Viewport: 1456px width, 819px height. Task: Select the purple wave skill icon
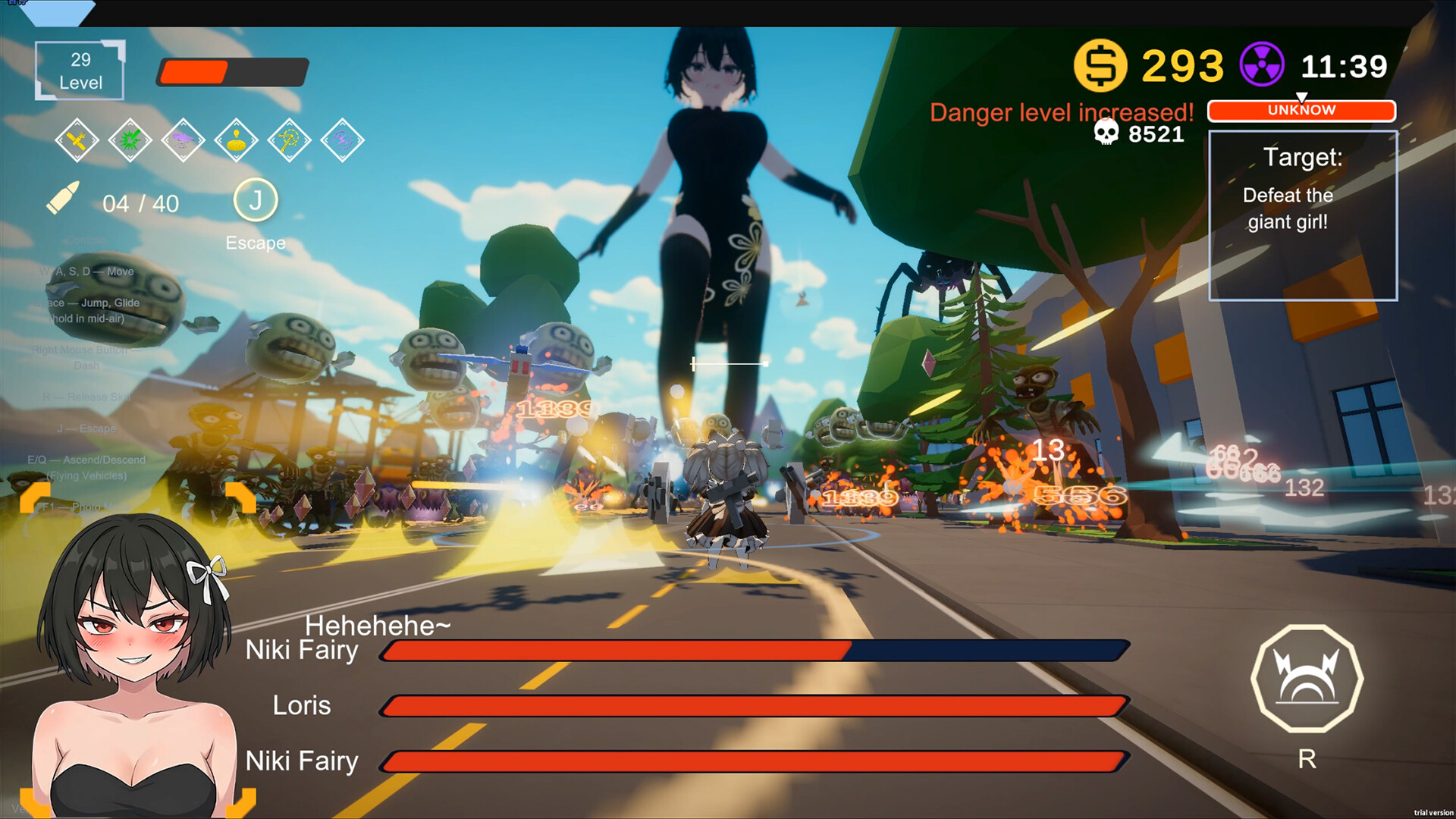[185, 141]
